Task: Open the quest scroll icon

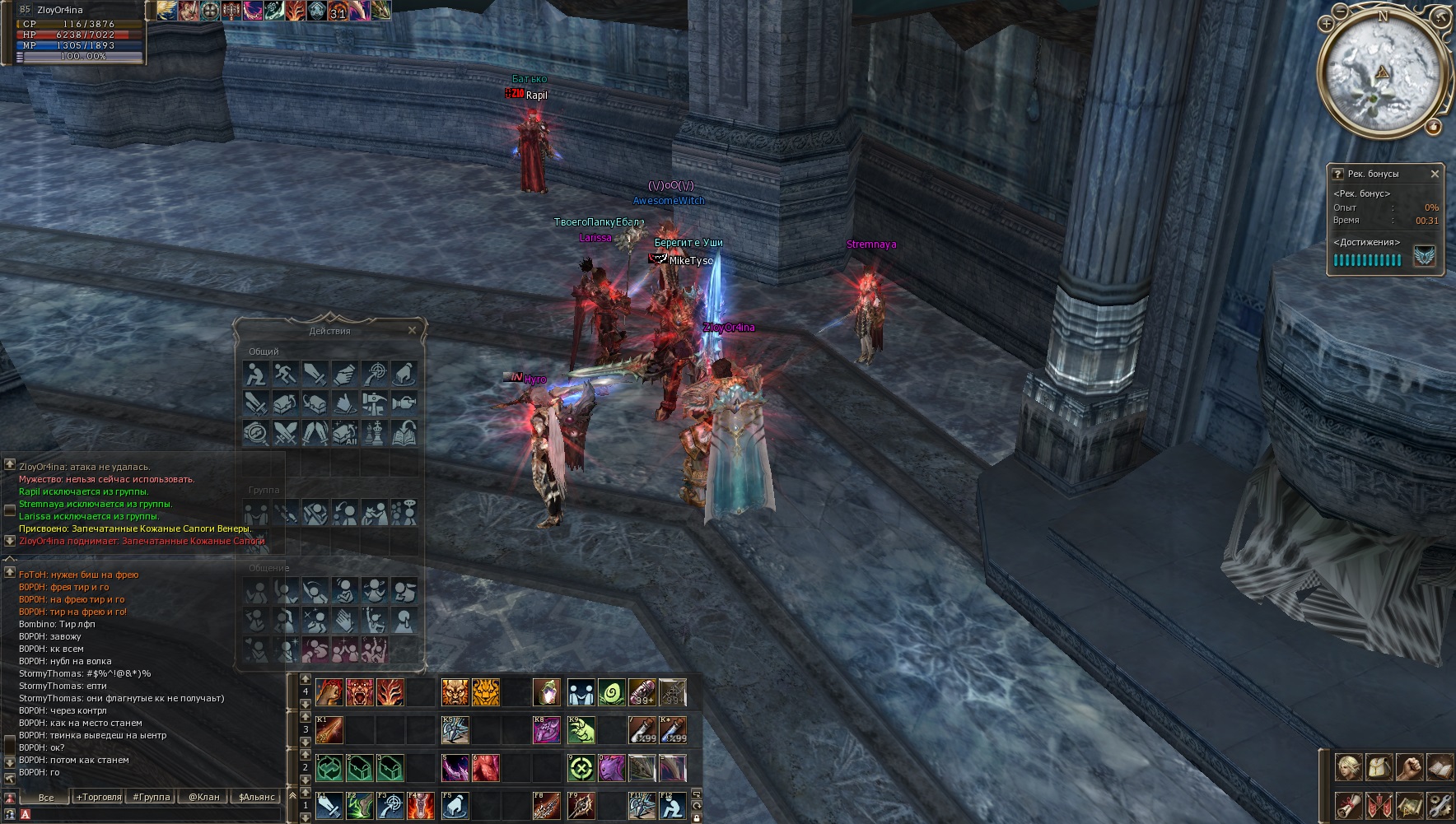Action: (1348, 804)
